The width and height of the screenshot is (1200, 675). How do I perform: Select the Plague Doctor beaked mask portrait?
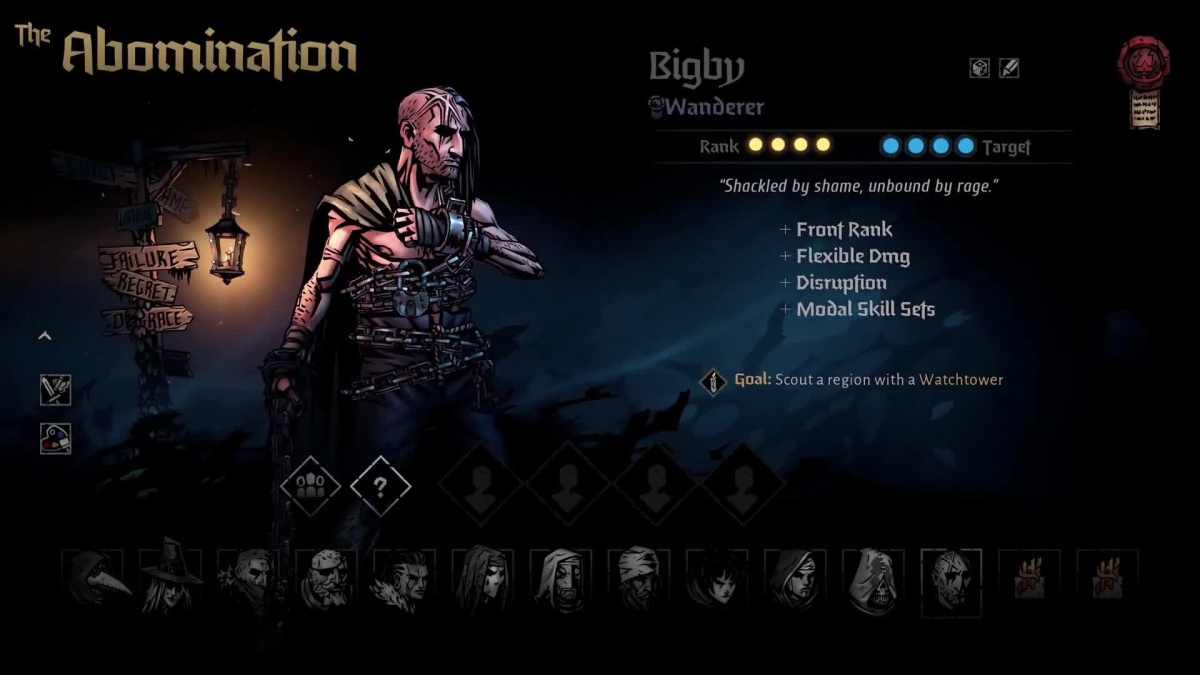click(x=93, y=580)
